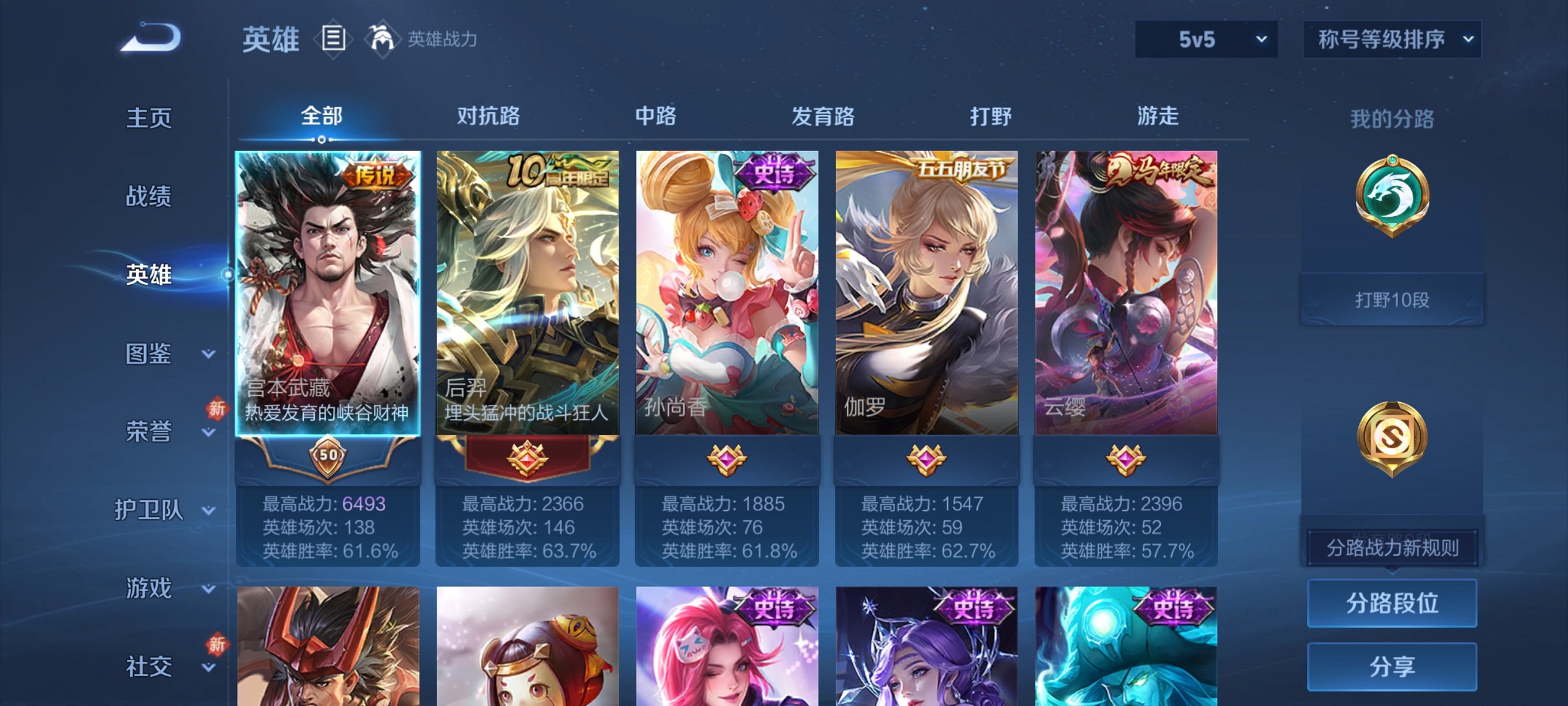Viewport: 1568px width, 706px height.
Task: Click the 分路段位 button
Action: click(x=1392, y=604)
